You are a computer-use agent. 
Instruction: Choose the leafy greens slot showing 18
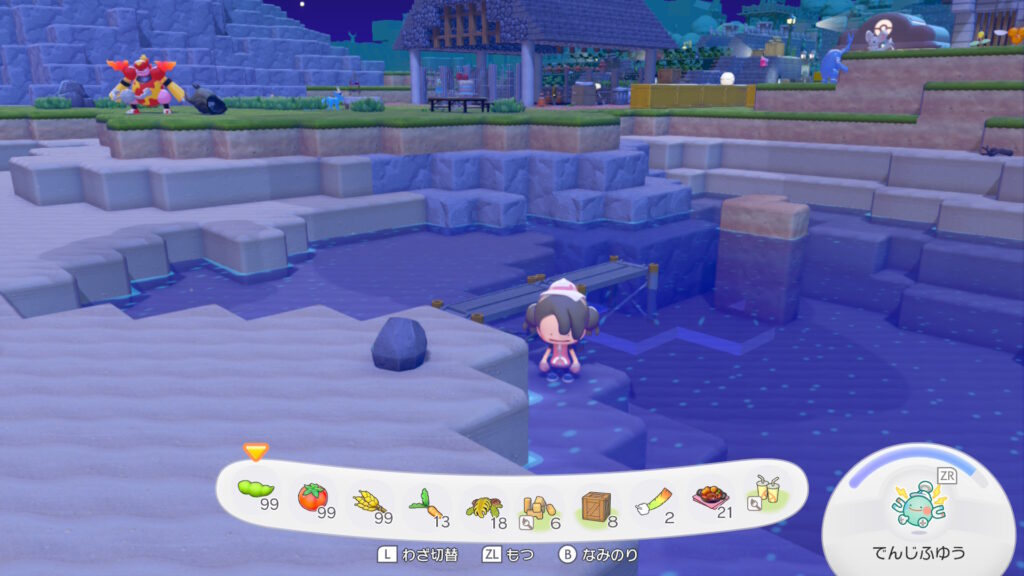(x=484, y=505)
